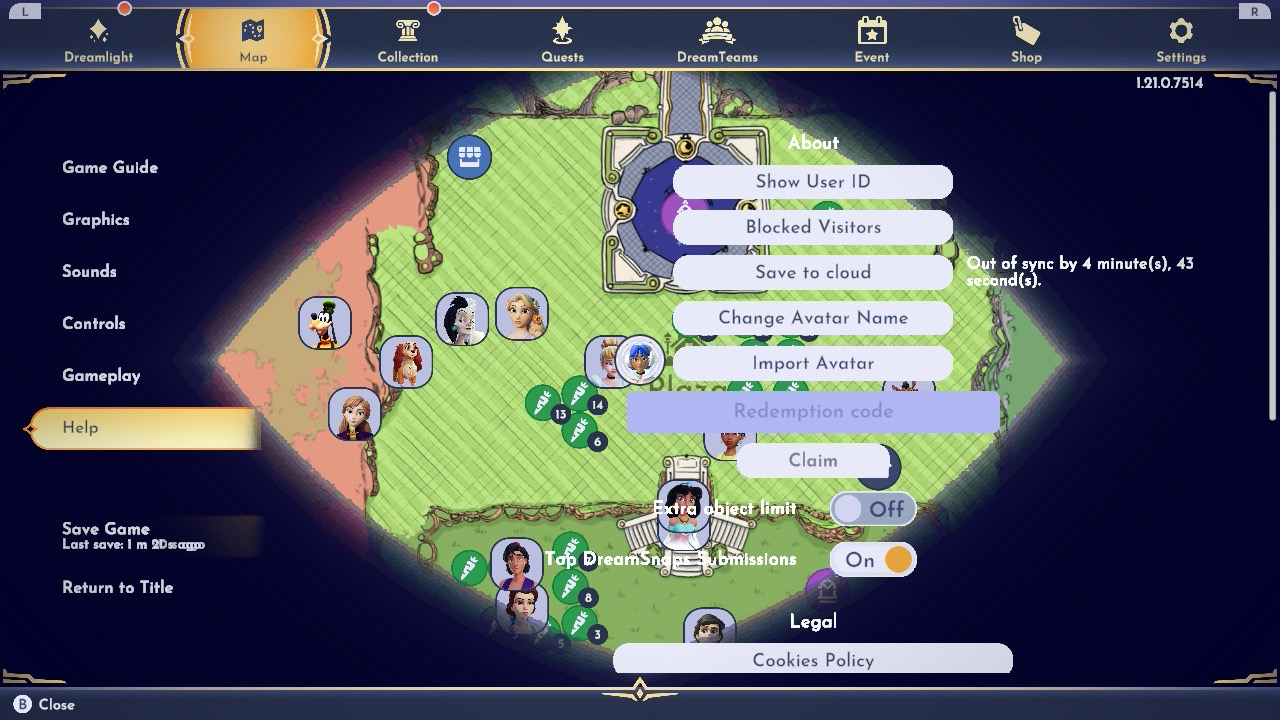Open the Shop tab

click(1026, 41)
